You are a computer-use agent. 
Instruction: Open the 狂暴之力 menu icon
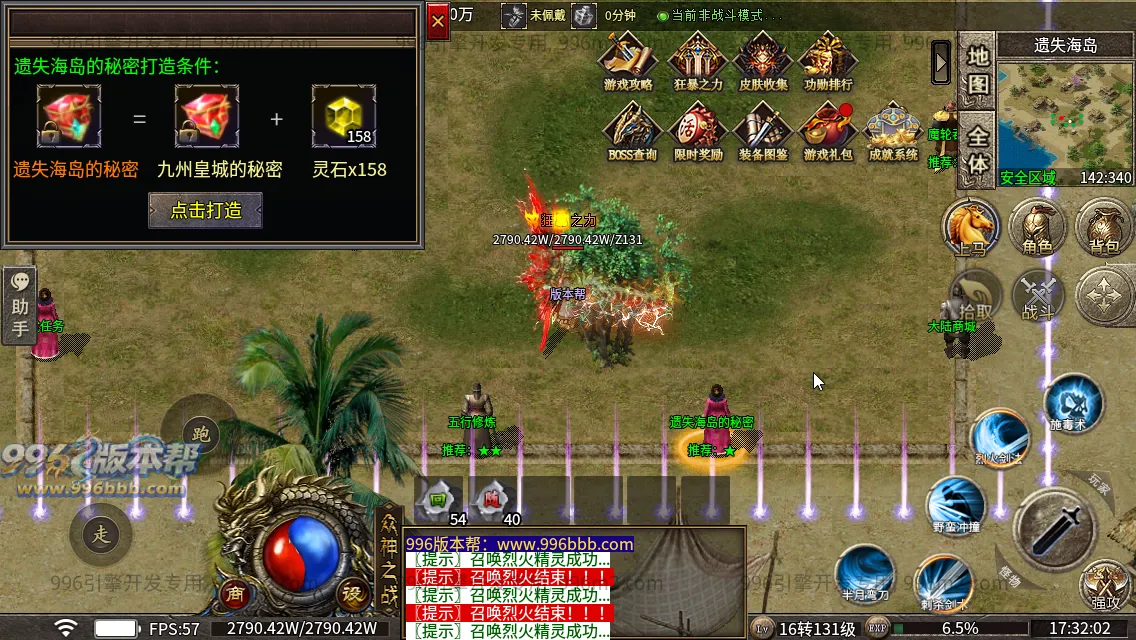[697, 60]
